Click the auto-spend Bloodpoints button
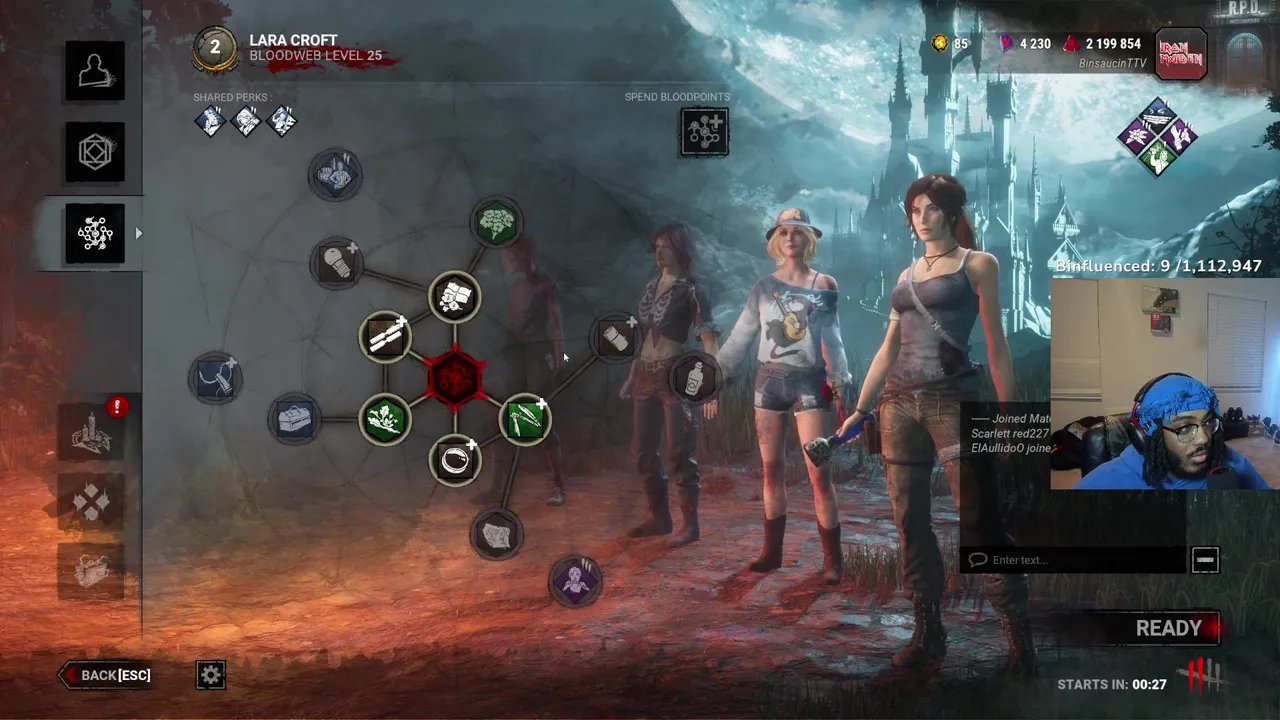The image size is (1280, 720). point(705,132)
